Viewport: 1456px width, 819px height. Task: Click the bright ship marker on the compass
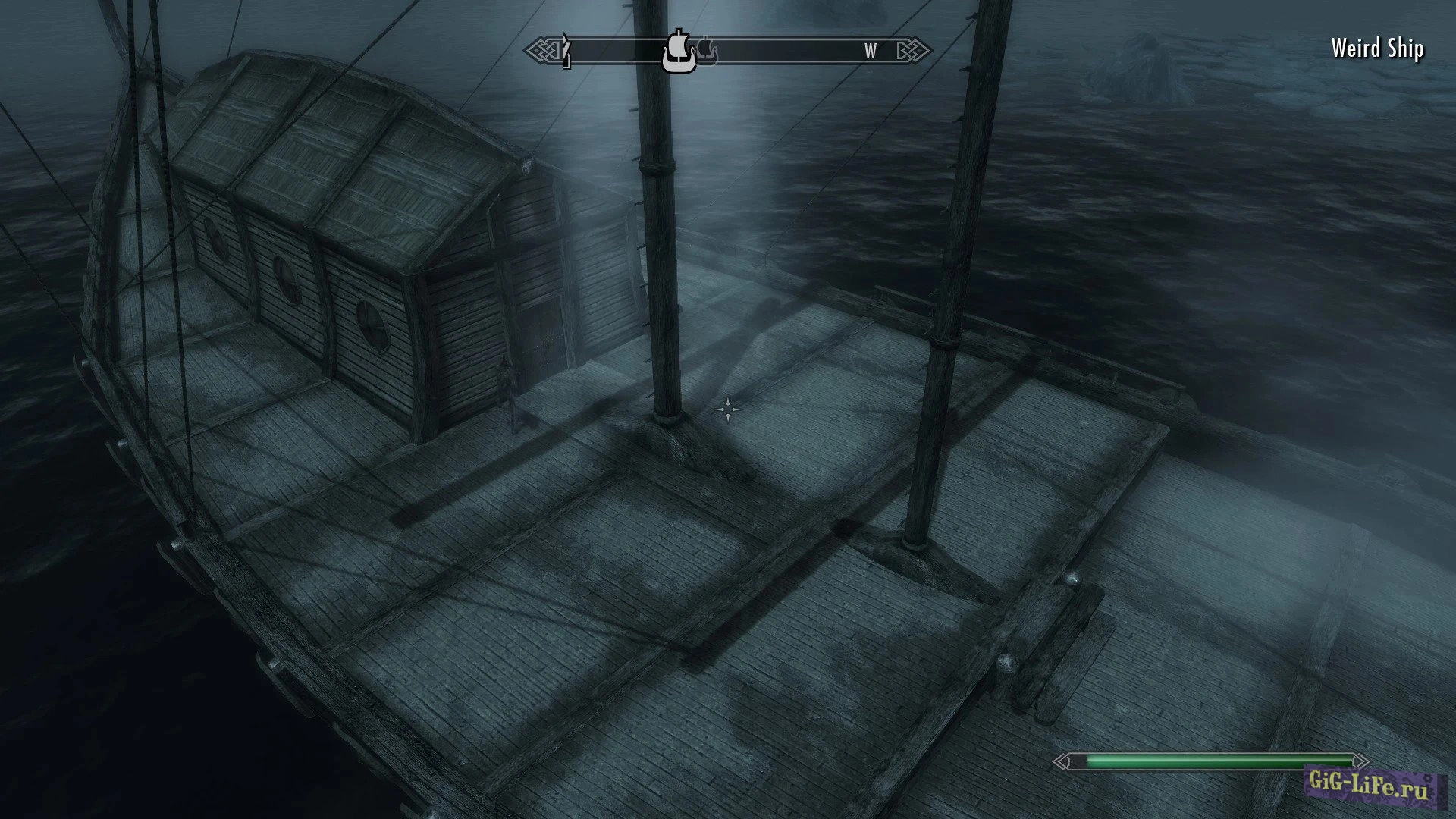pos(678,52)
